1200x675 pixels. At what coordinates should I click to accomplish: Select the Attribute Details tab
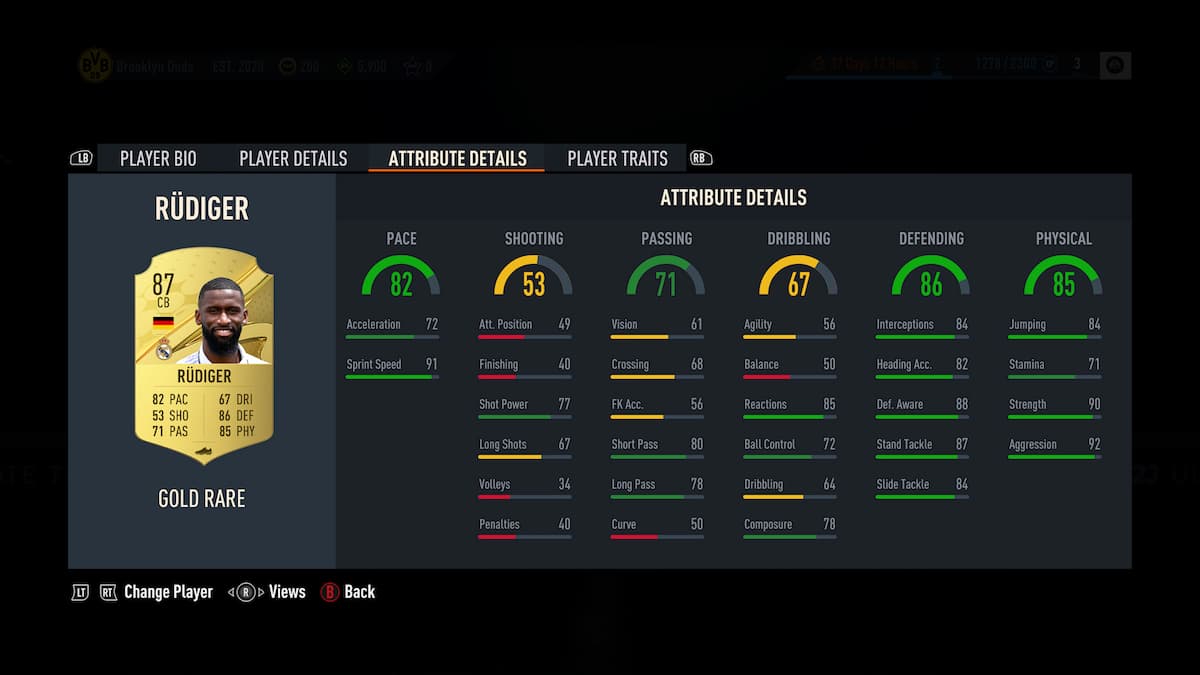(x=457, y=158)
